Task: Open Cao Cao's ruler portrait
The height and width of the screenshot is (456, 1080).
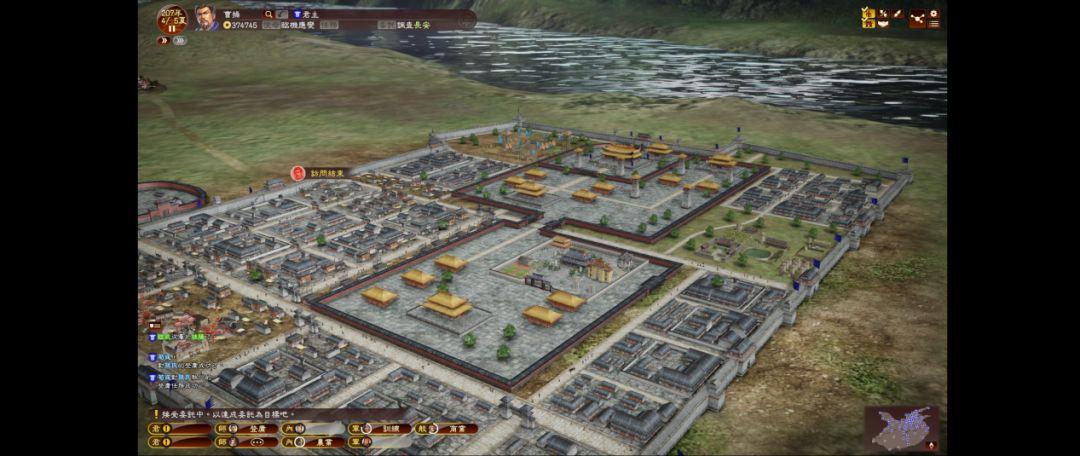Action: (206, 17)
